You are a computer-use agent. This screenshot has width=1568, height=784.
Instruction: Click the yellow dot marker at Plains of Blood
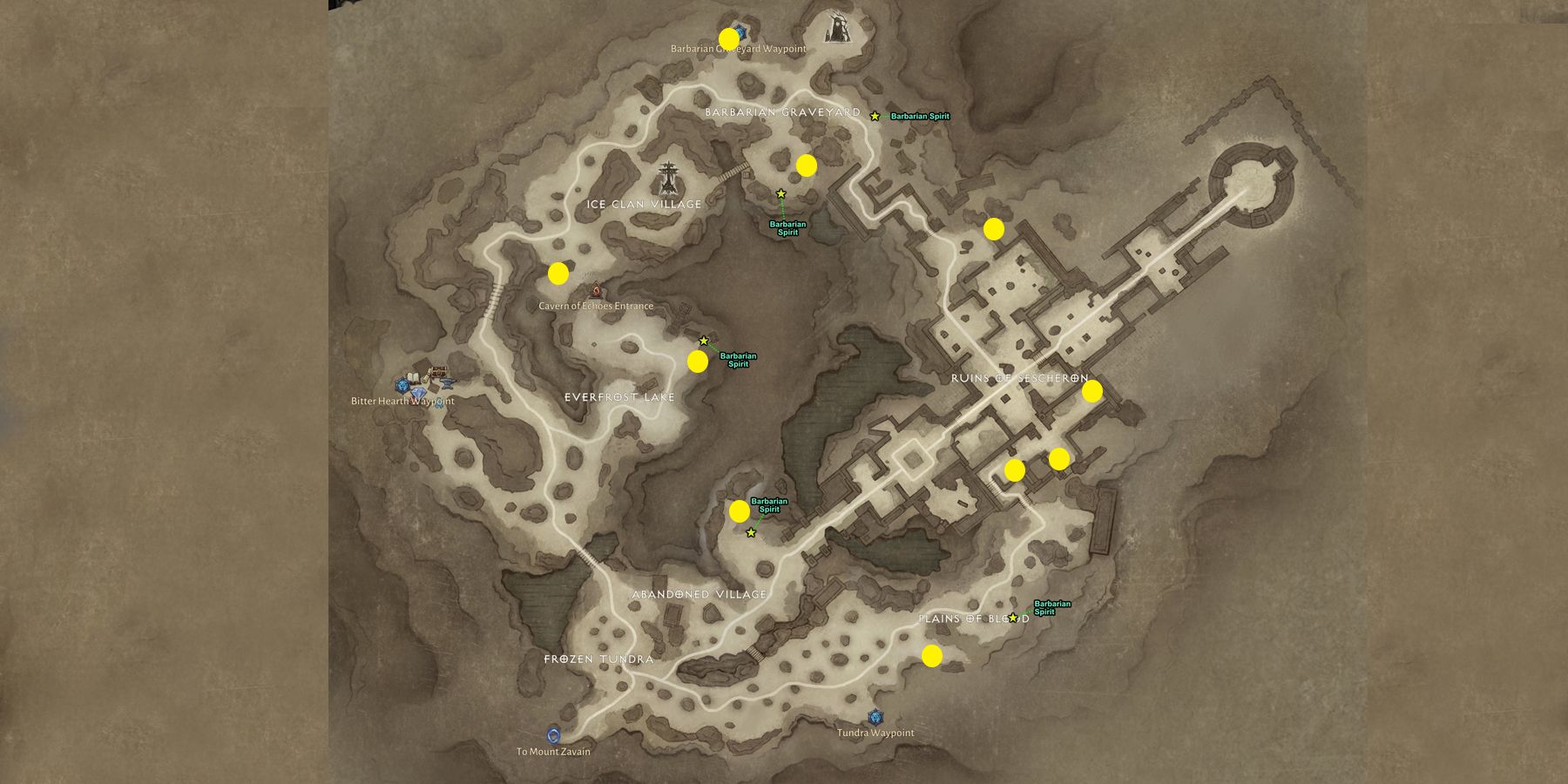coord(933,653)
